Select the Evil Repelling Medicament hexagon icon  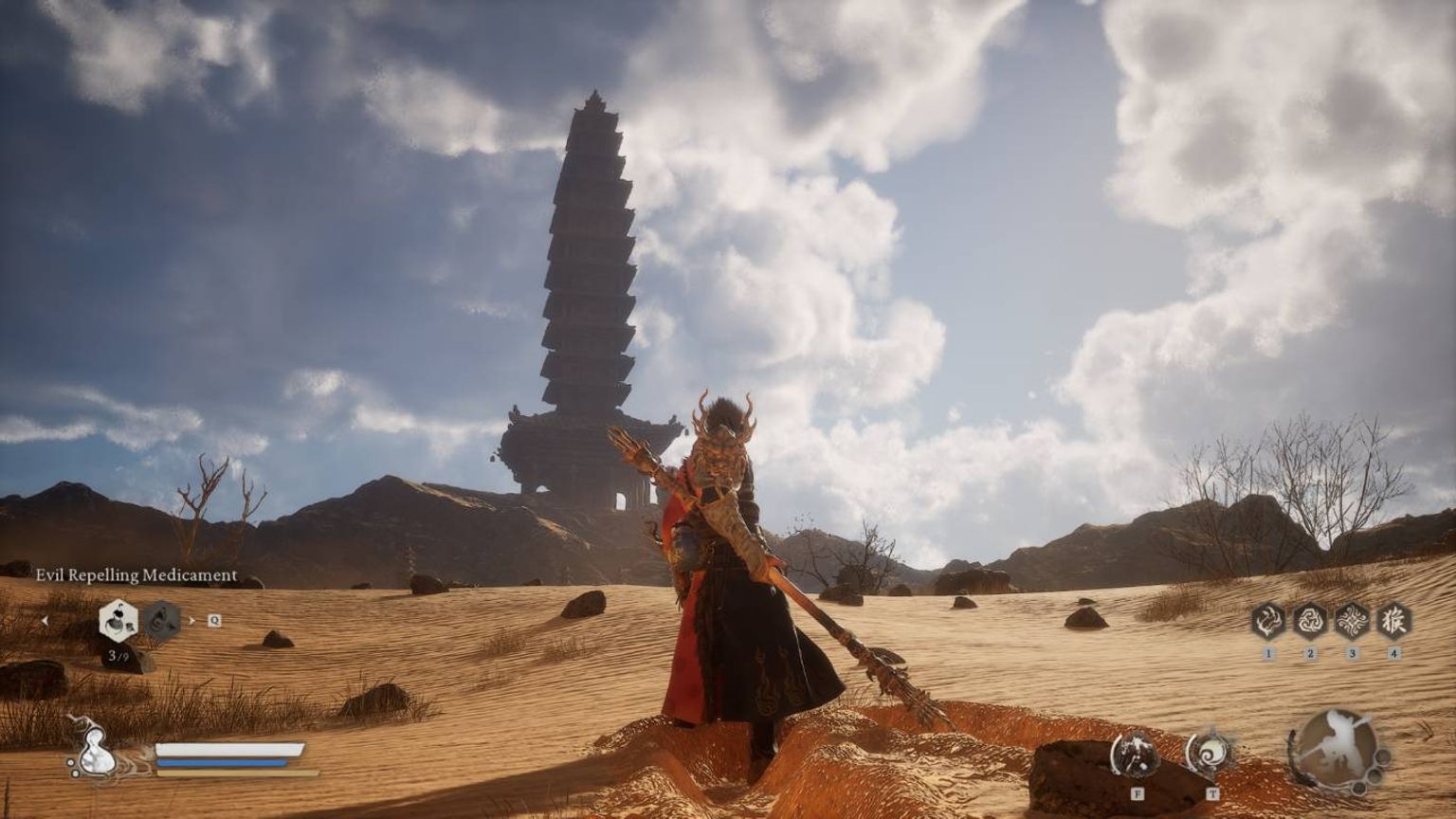point(118,620)
